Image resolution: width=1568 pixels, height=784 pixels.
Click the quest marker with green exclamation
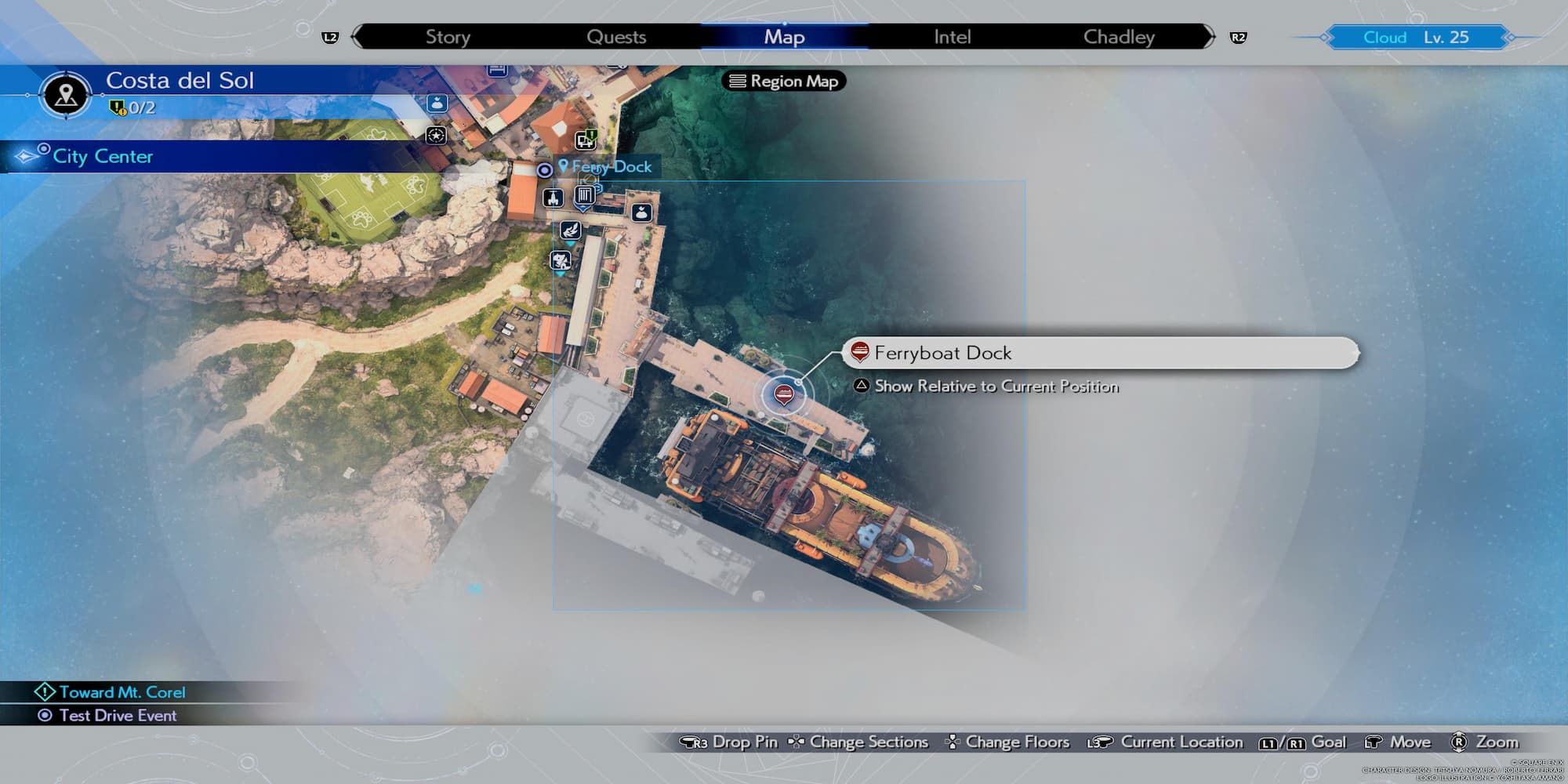(x=586, y=140)
